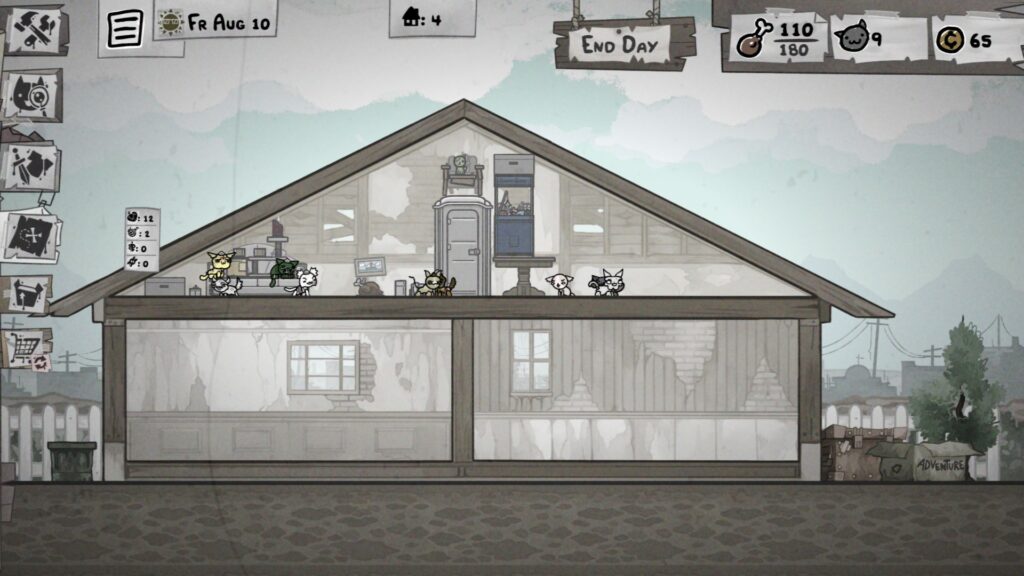Open the cat magnifying glass inspector
This screenshot has width=1024, height=576.
[32, 96]
